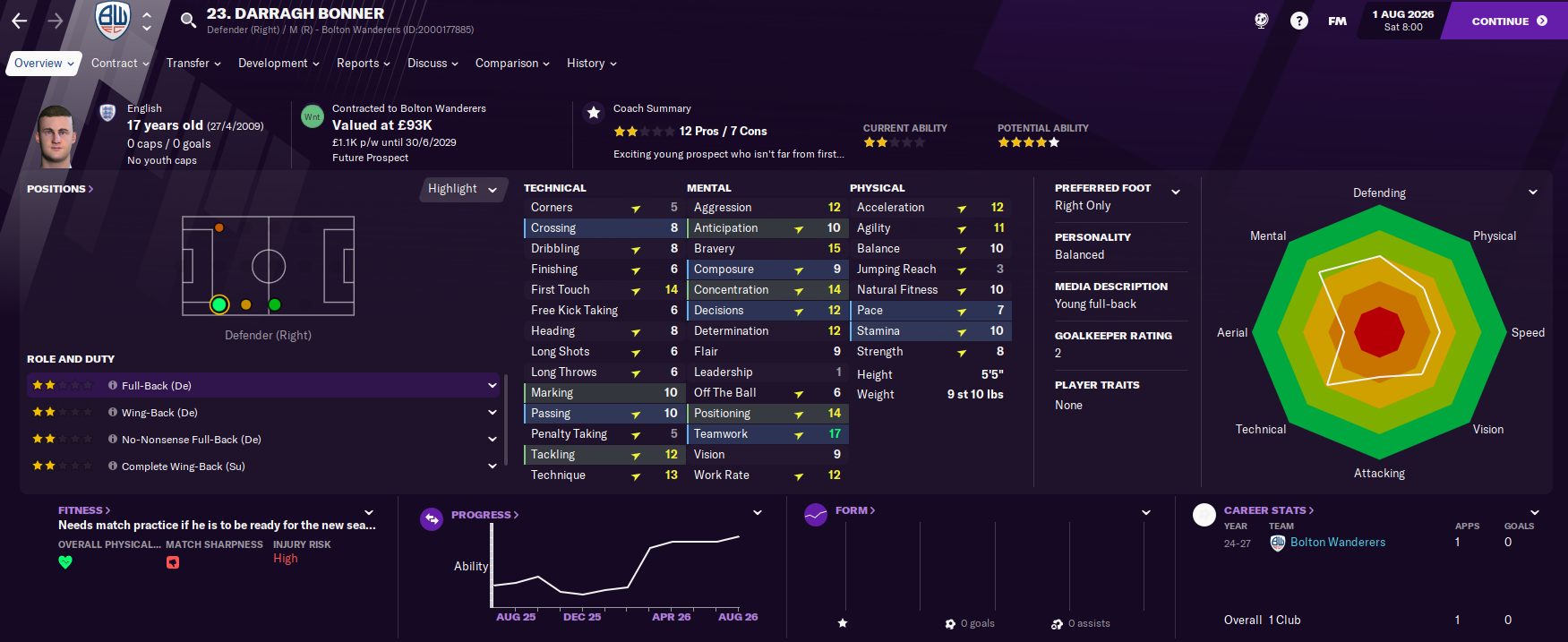Open the Progress panel link
The image size is (1568, 642).
tap(484, 515)
